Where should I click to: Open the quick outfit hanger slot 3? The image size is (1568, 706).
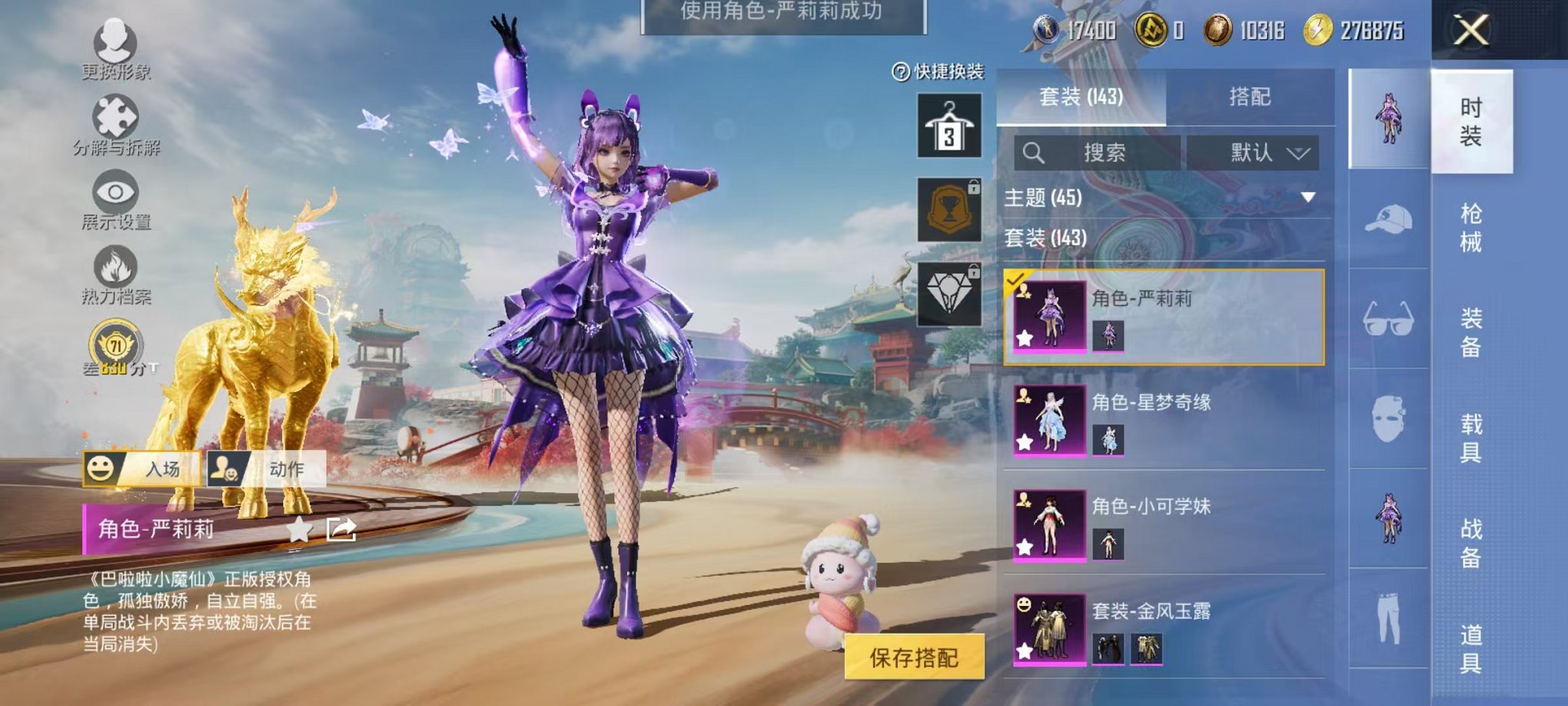click(952, 125)
